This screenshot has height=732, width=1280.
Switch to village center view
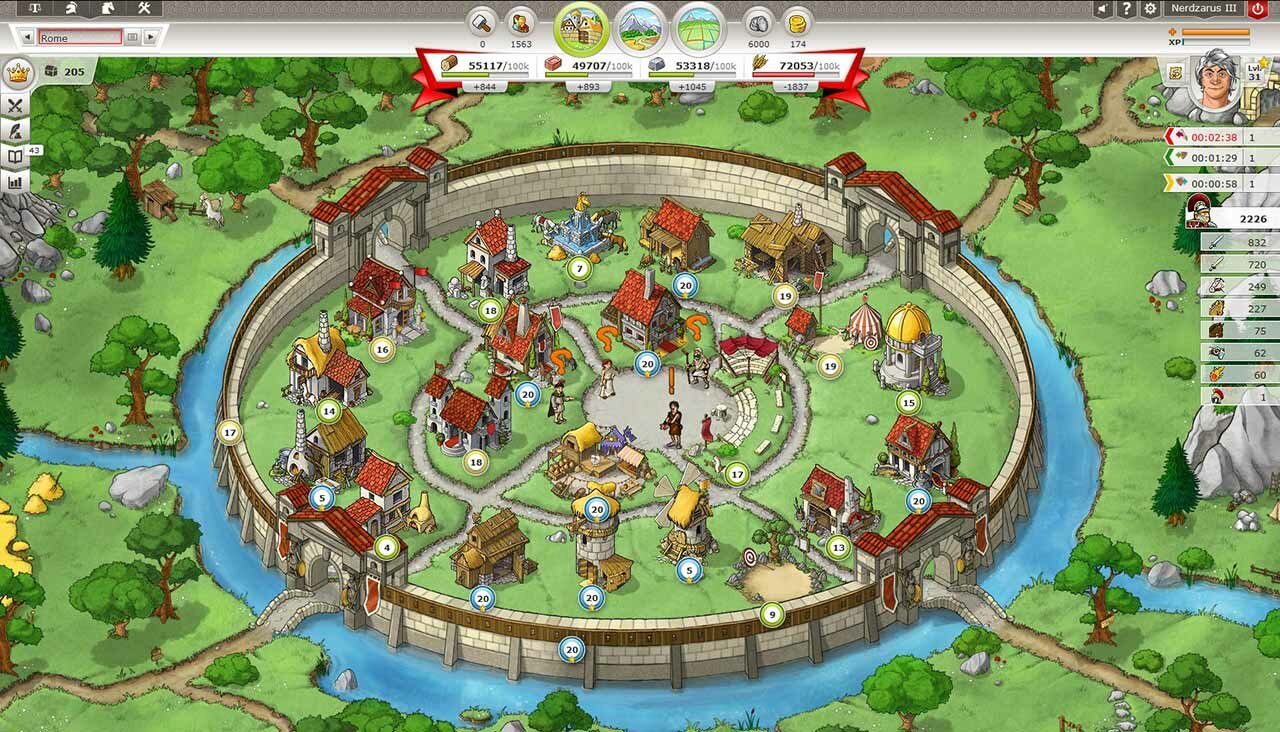[x=581, y=28]
